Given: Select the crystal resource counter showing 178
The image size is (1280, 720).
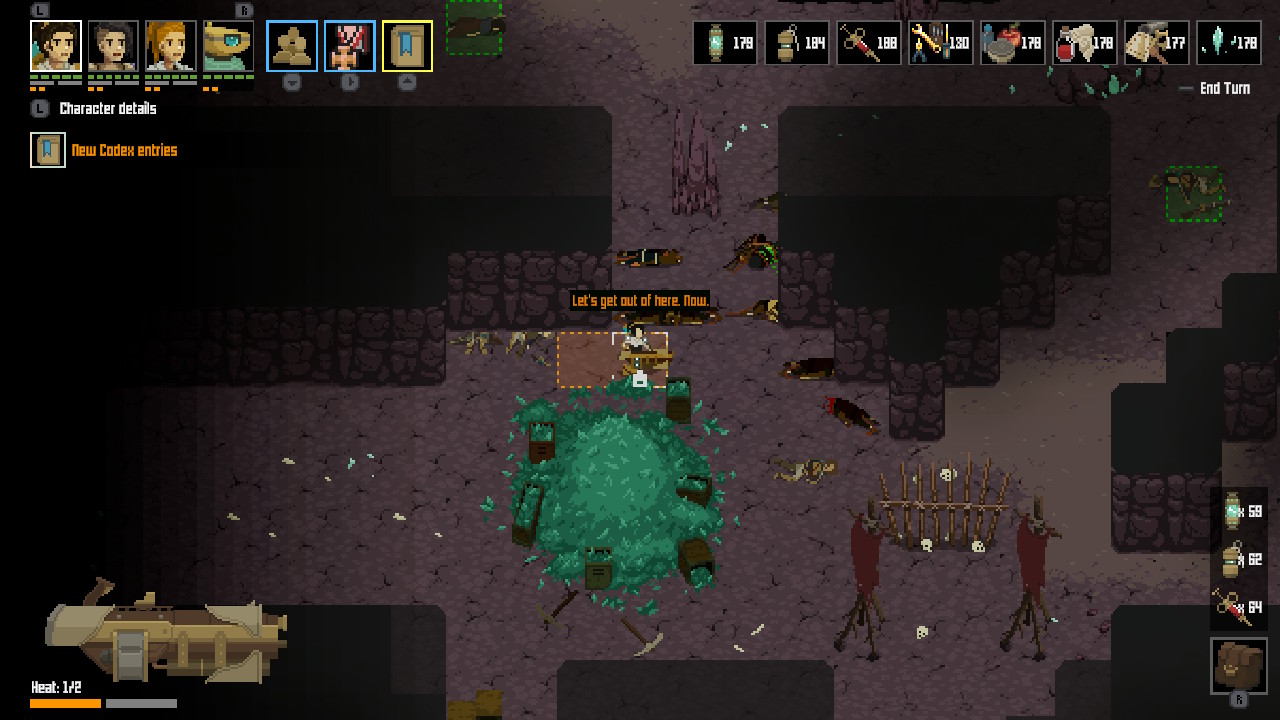Looking at the screenshot, I should pos(1228,42).
